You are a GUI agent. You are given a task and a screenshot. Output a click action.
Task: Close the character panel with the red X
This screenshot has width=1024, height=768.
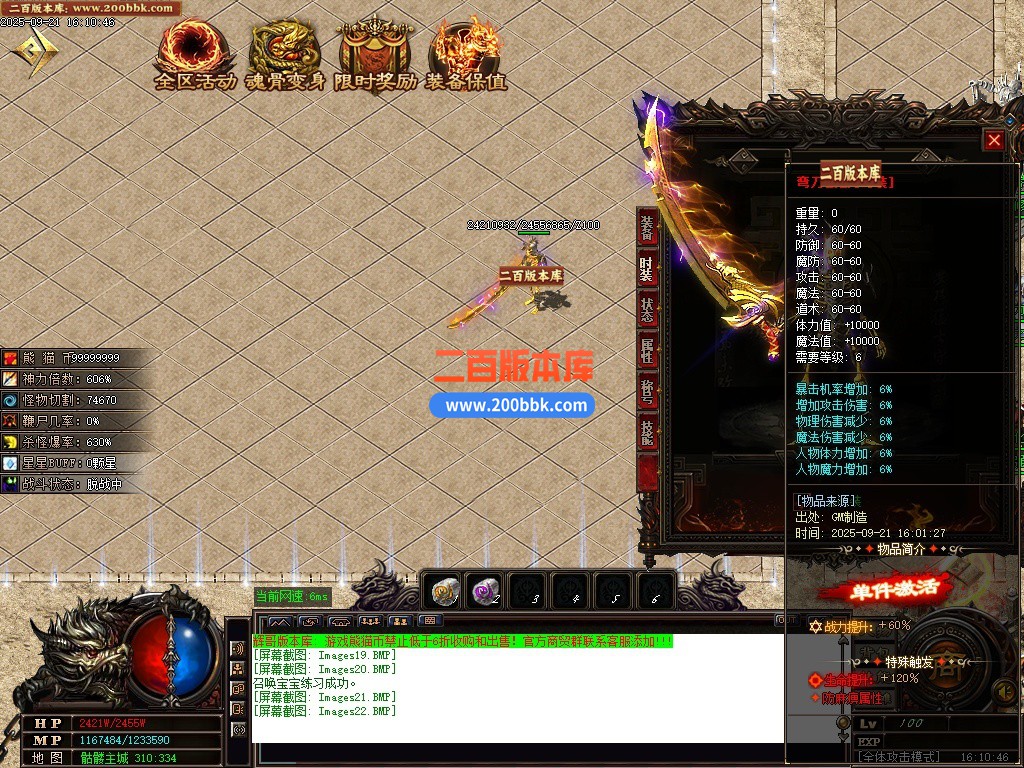pyautogui.click(x=993, y=141)
